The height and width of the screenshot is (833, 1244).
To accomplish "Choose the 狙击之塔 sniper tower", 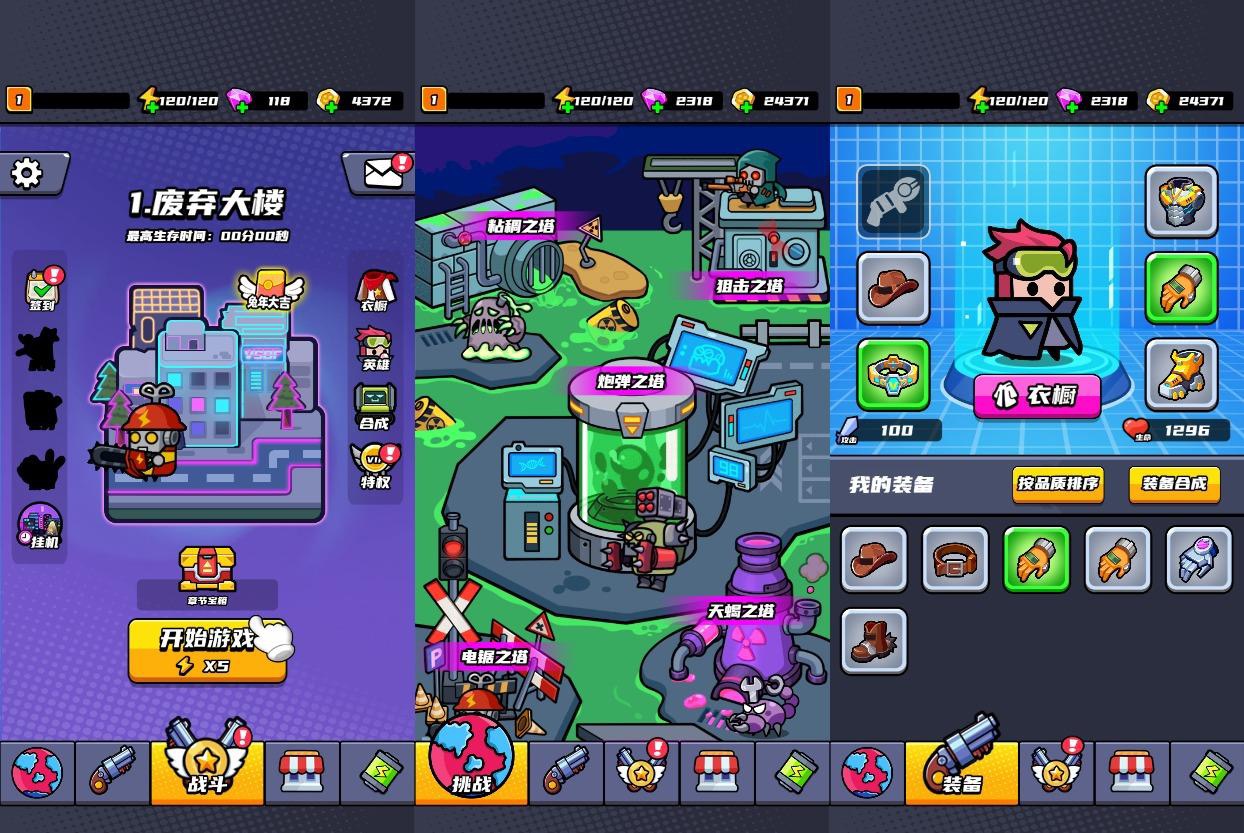I will [750, 286].
